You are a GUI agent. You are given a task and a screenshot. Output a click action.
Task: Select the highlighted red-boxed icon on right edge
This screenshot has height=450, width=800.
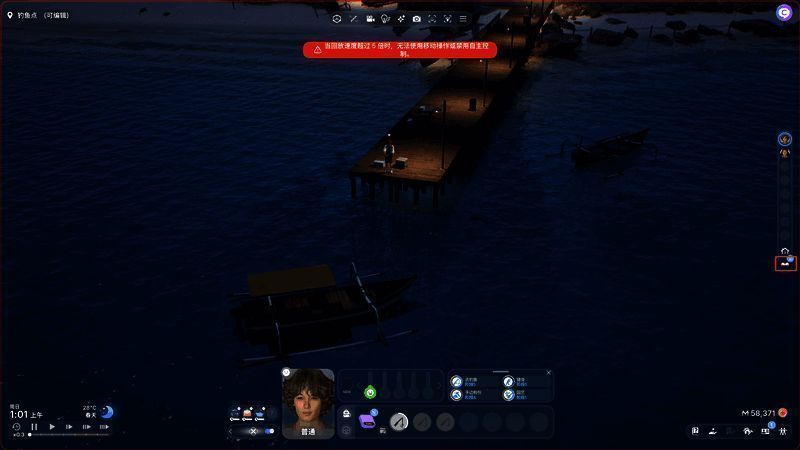tap(786, 263)
